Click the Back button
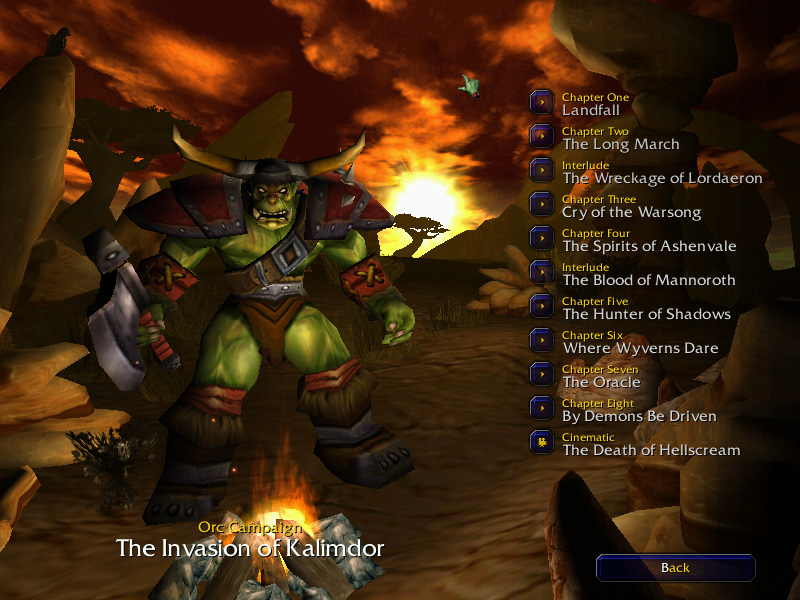 coord(675,568)
